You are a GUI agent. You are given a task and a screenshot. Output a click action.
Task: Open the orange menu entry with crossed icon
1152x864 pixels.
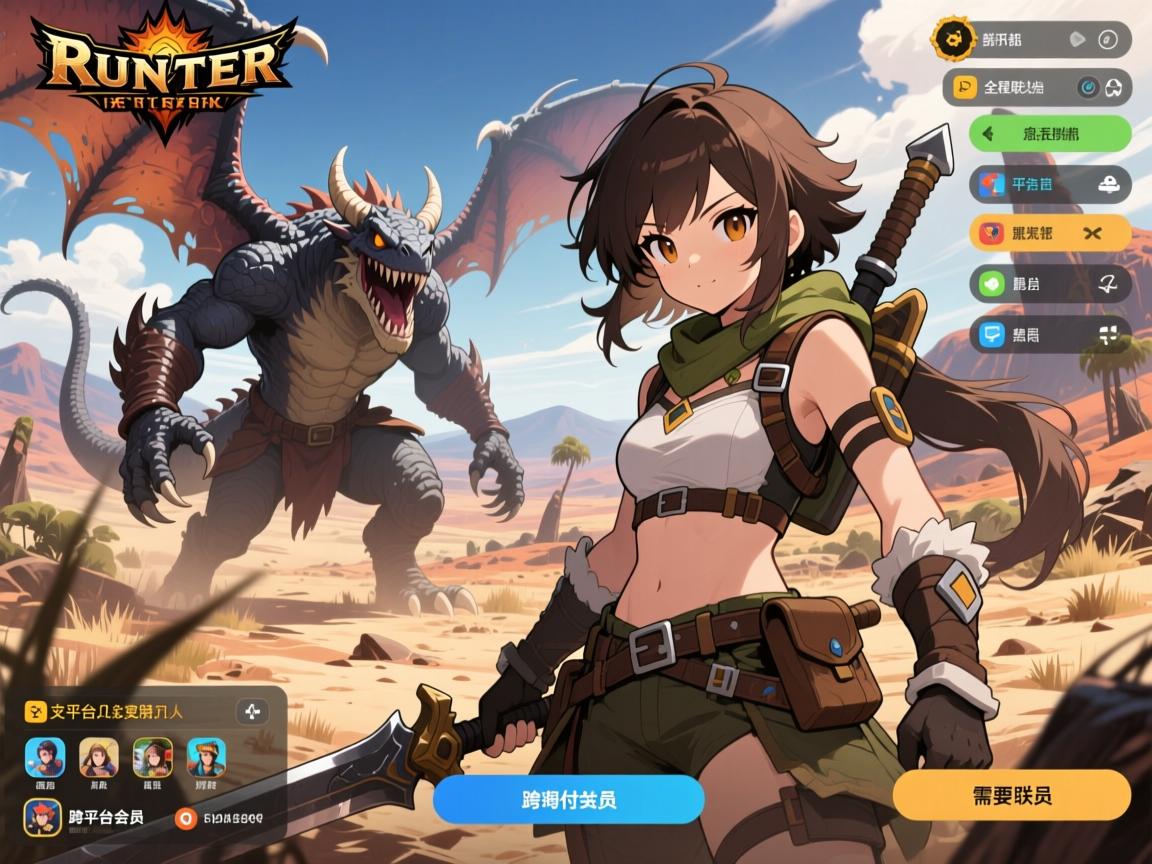click(x=1050, y=234)
